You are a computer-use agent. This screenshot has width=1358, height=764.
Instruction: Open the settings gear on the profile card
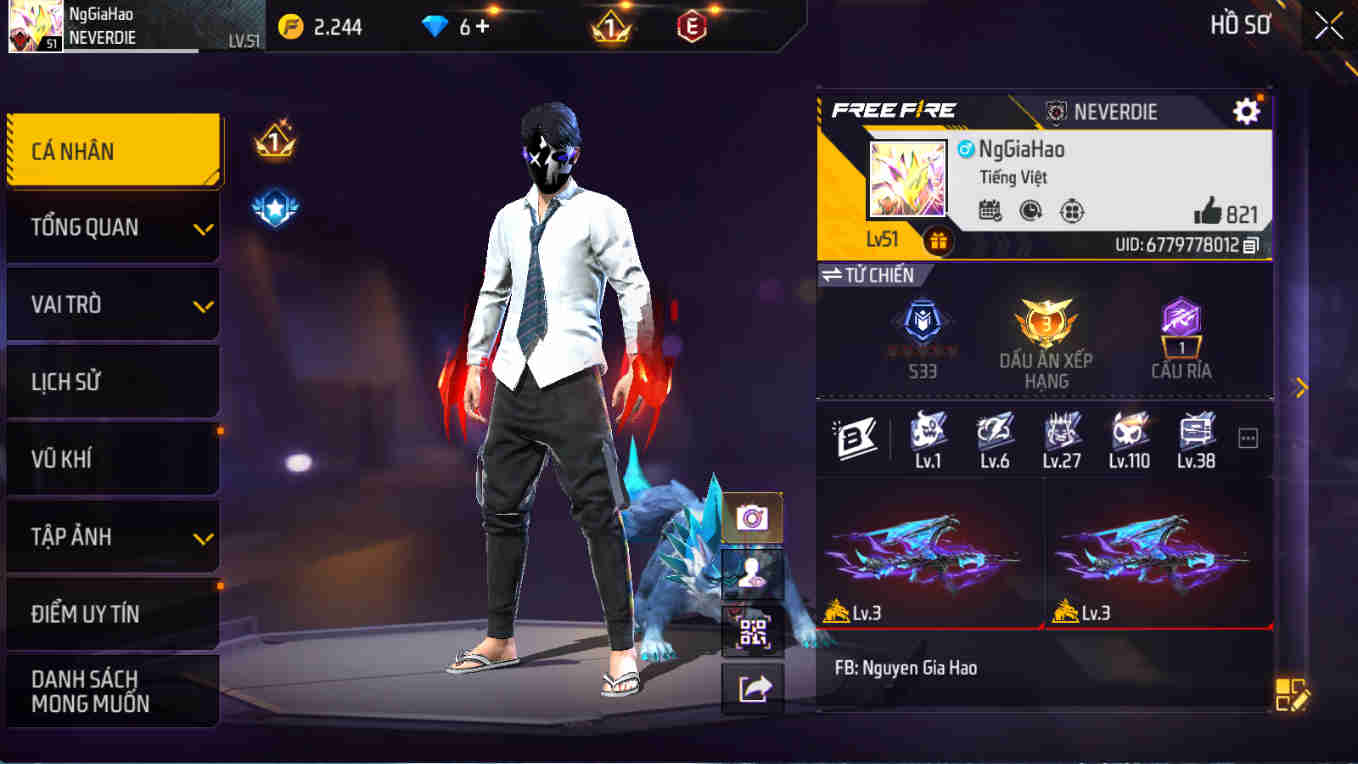click(1245, 111)
